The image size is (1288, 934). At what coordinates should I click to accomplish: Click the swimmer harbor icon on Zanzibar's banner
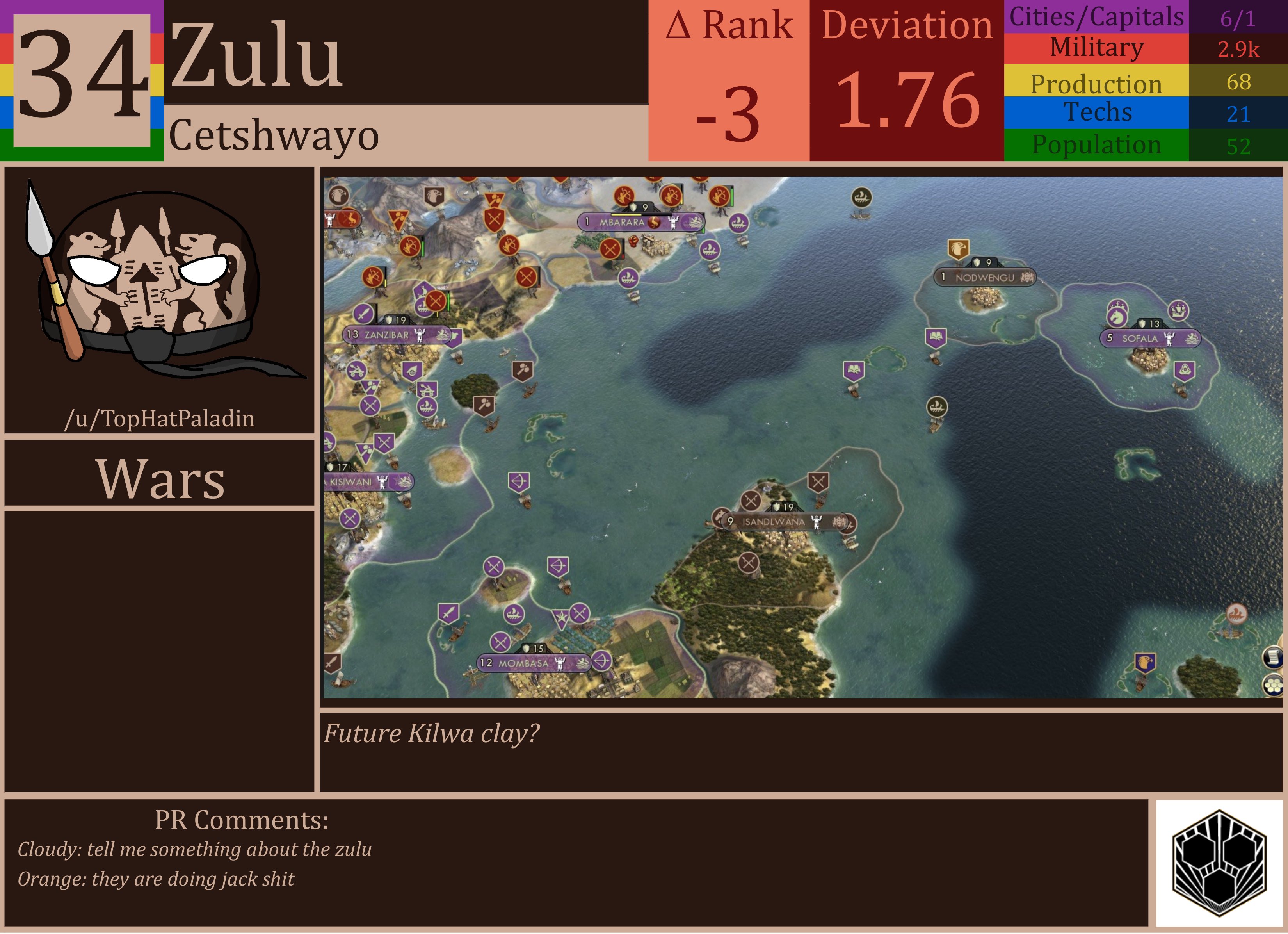pyautogui.click(x=443, y=335)
